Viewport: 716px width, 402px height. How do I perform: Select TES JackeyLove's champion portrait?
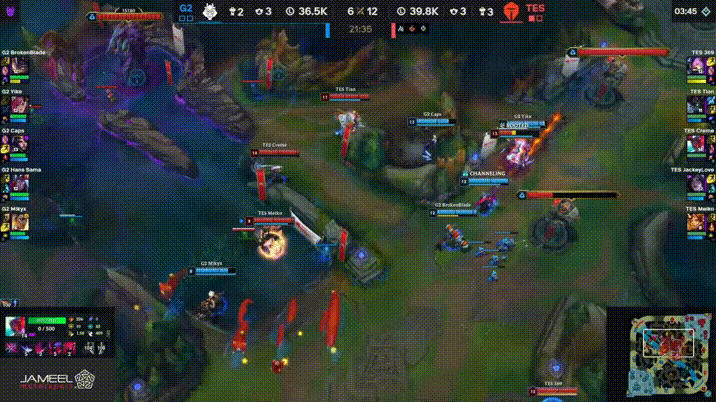695,184
